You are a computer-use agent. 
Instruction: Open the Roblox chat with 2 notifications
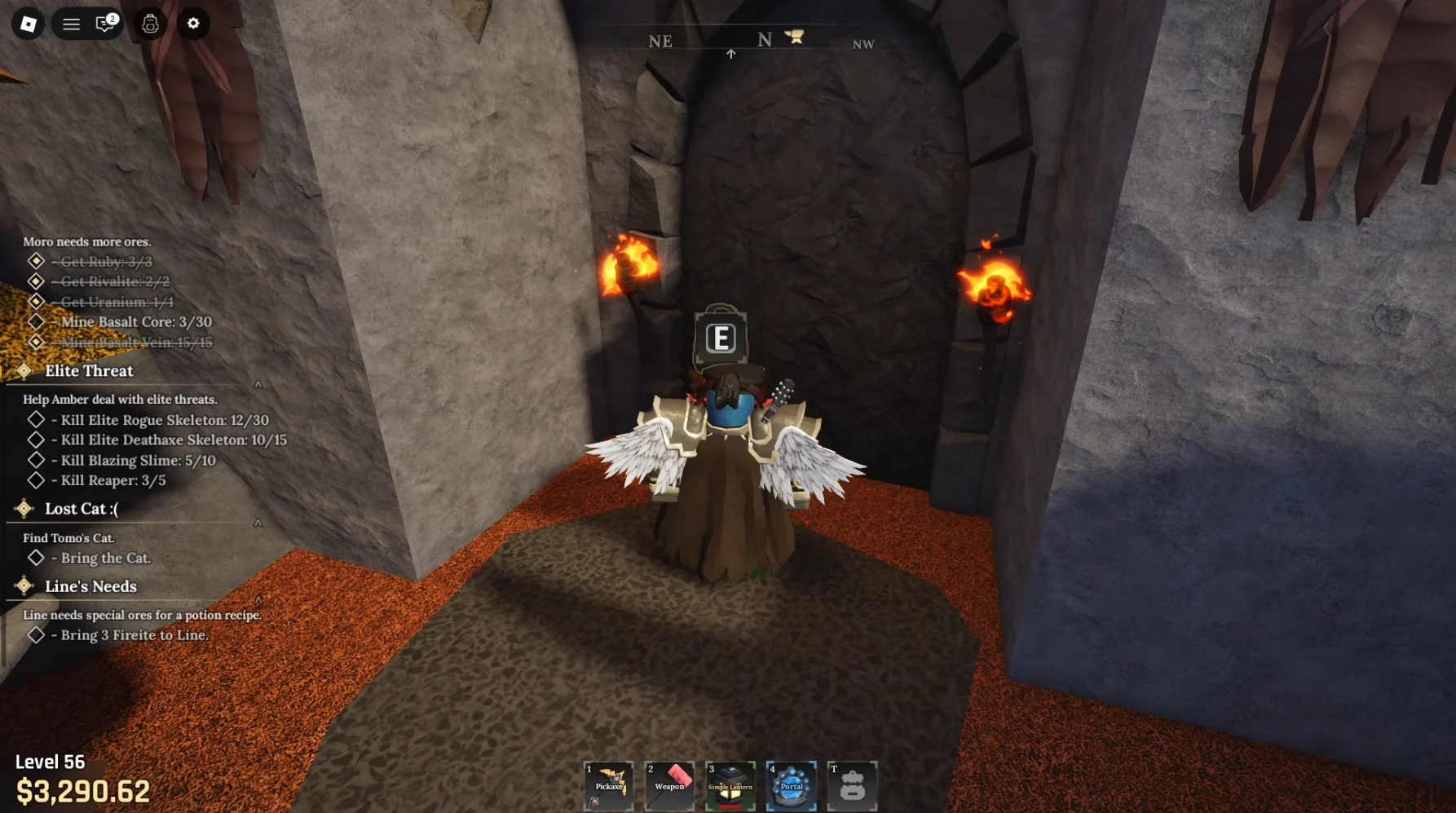(x=101, y=24)
